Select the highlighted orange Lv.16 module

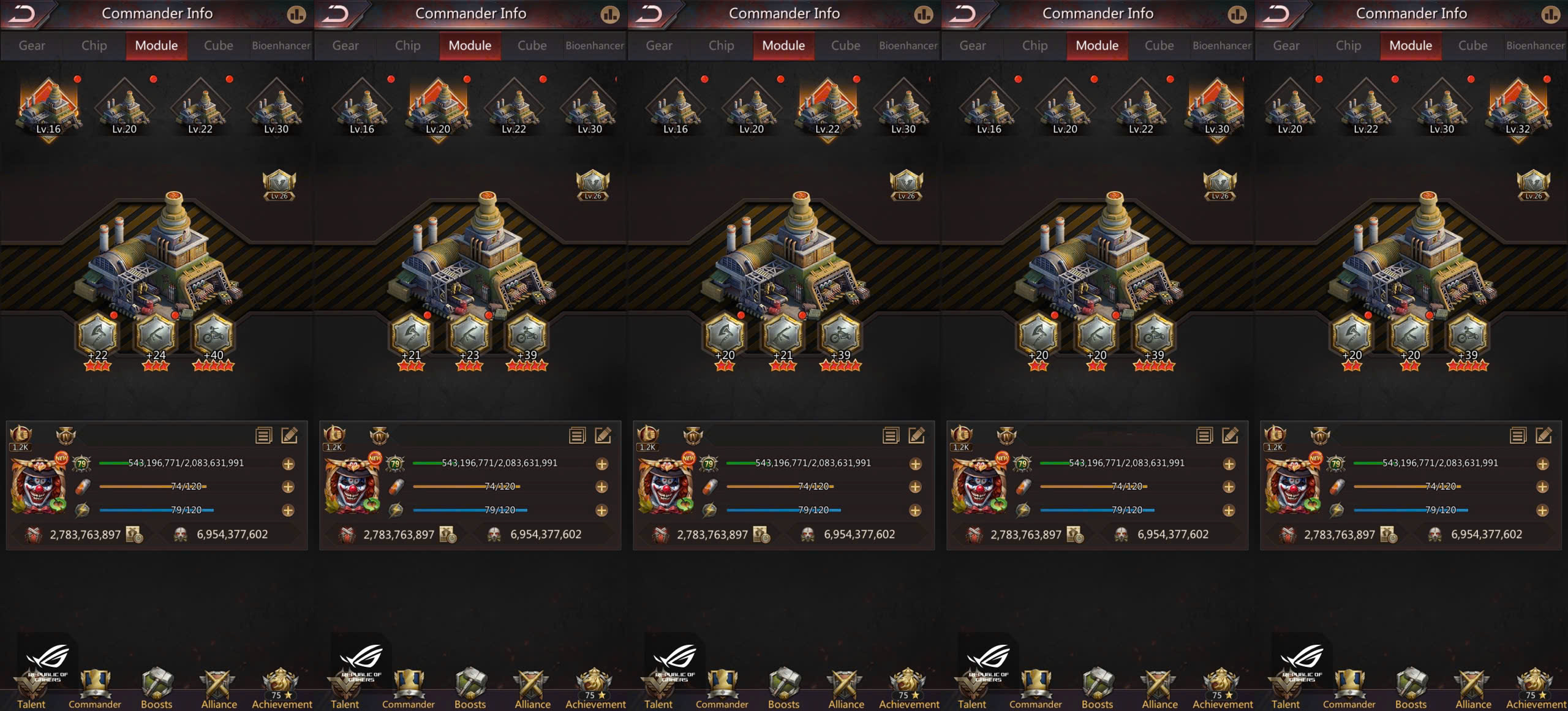pos(48,108)
